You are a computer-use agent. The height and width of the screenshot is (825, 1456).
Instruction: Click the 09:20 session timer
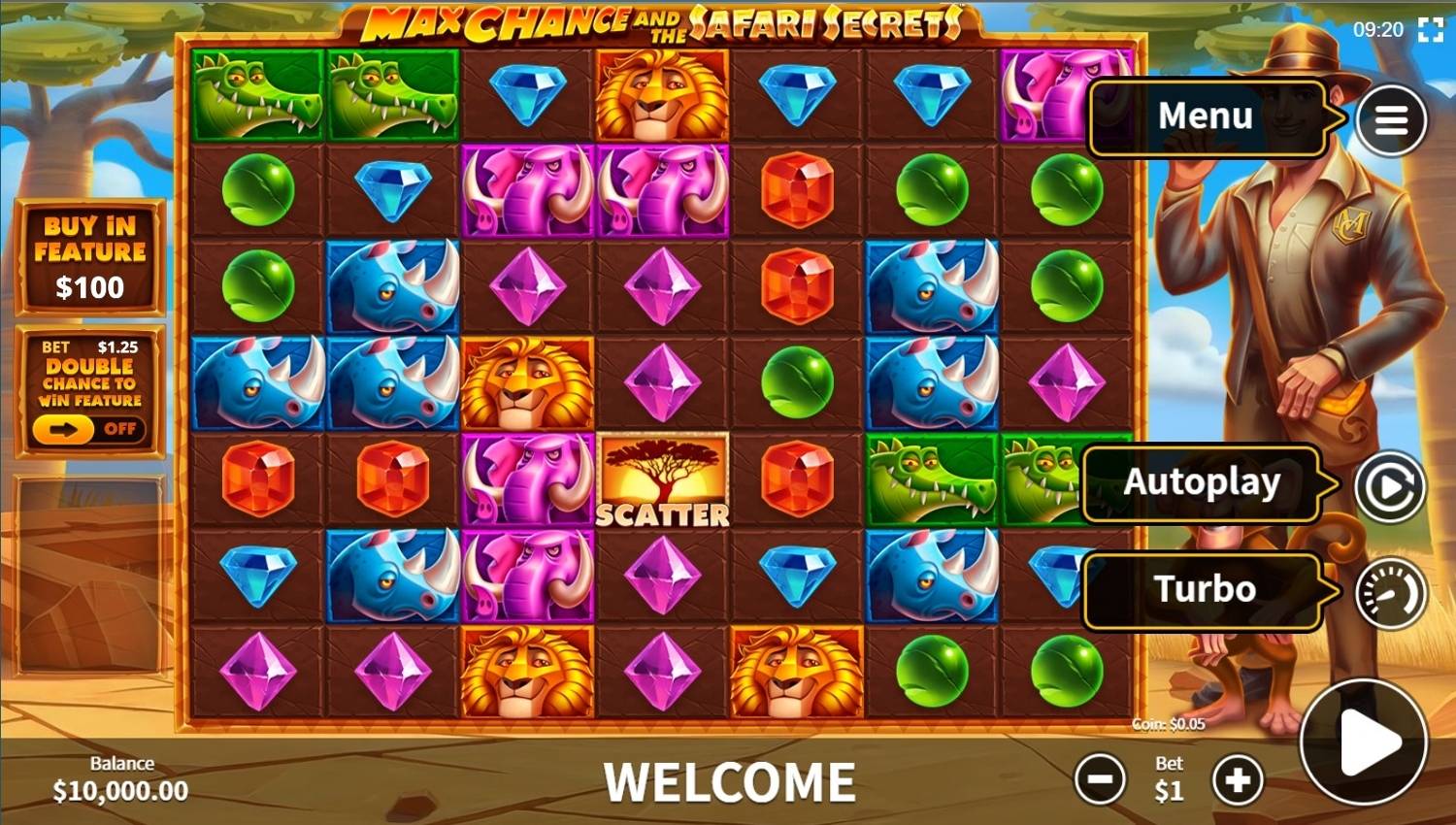pyautogui.click(x=1378, y=30)
